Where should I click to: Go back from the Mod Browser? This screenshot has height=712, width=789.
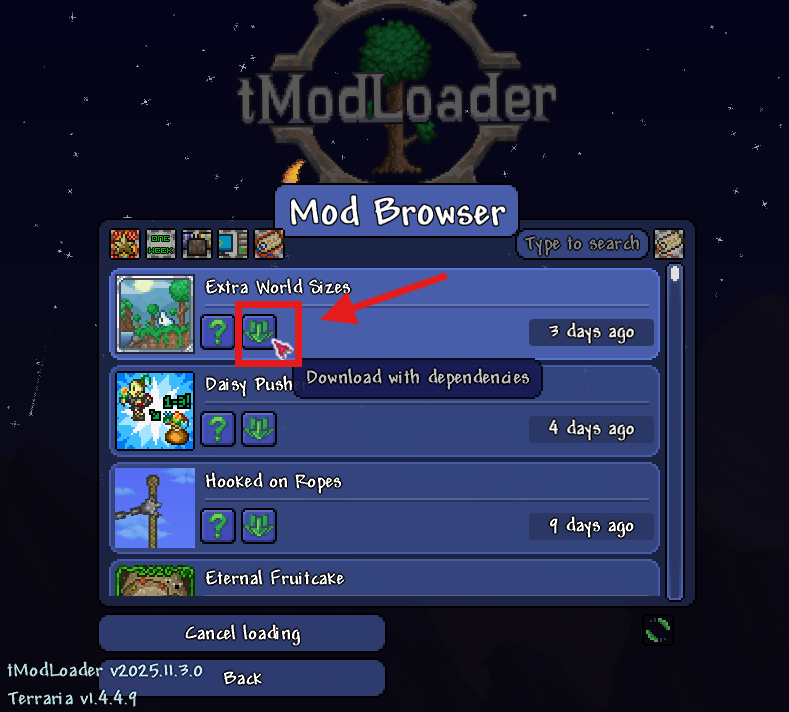click(242, 678)
